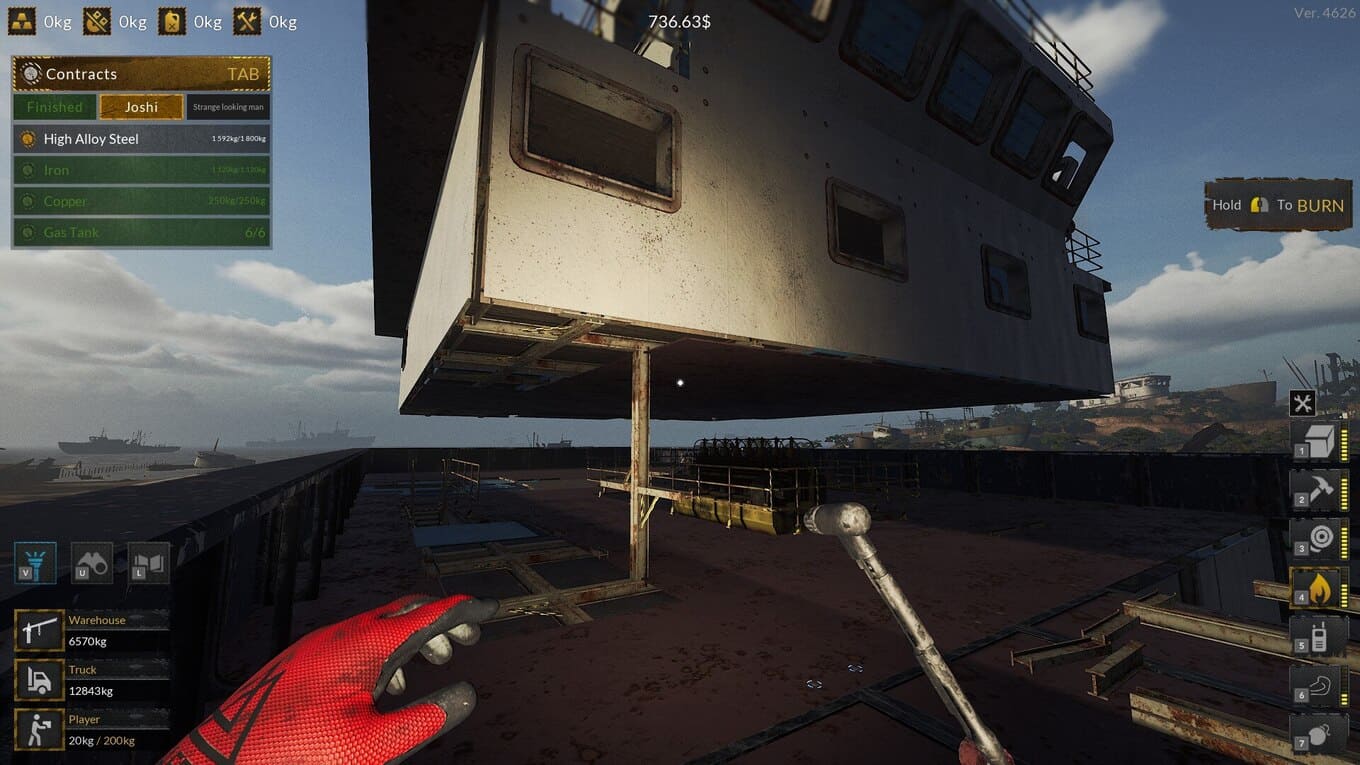Switch to the Finished contracts tab
The image size is (1360, 765).
55,107
